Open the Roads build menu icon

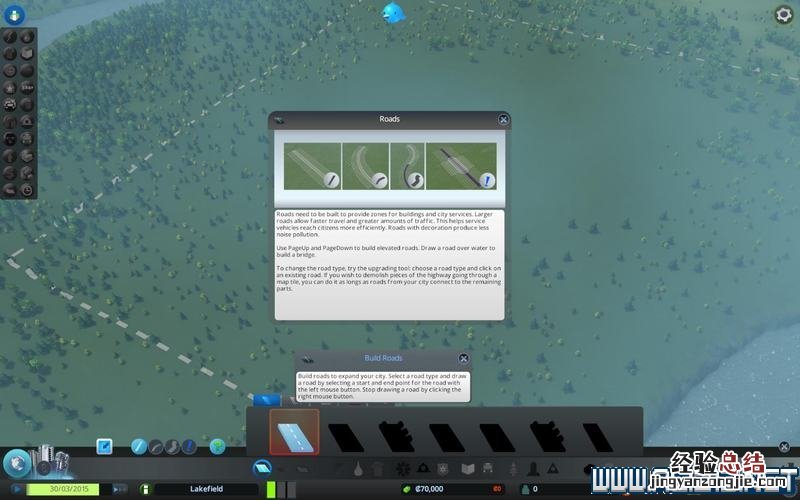click(263, 467)
